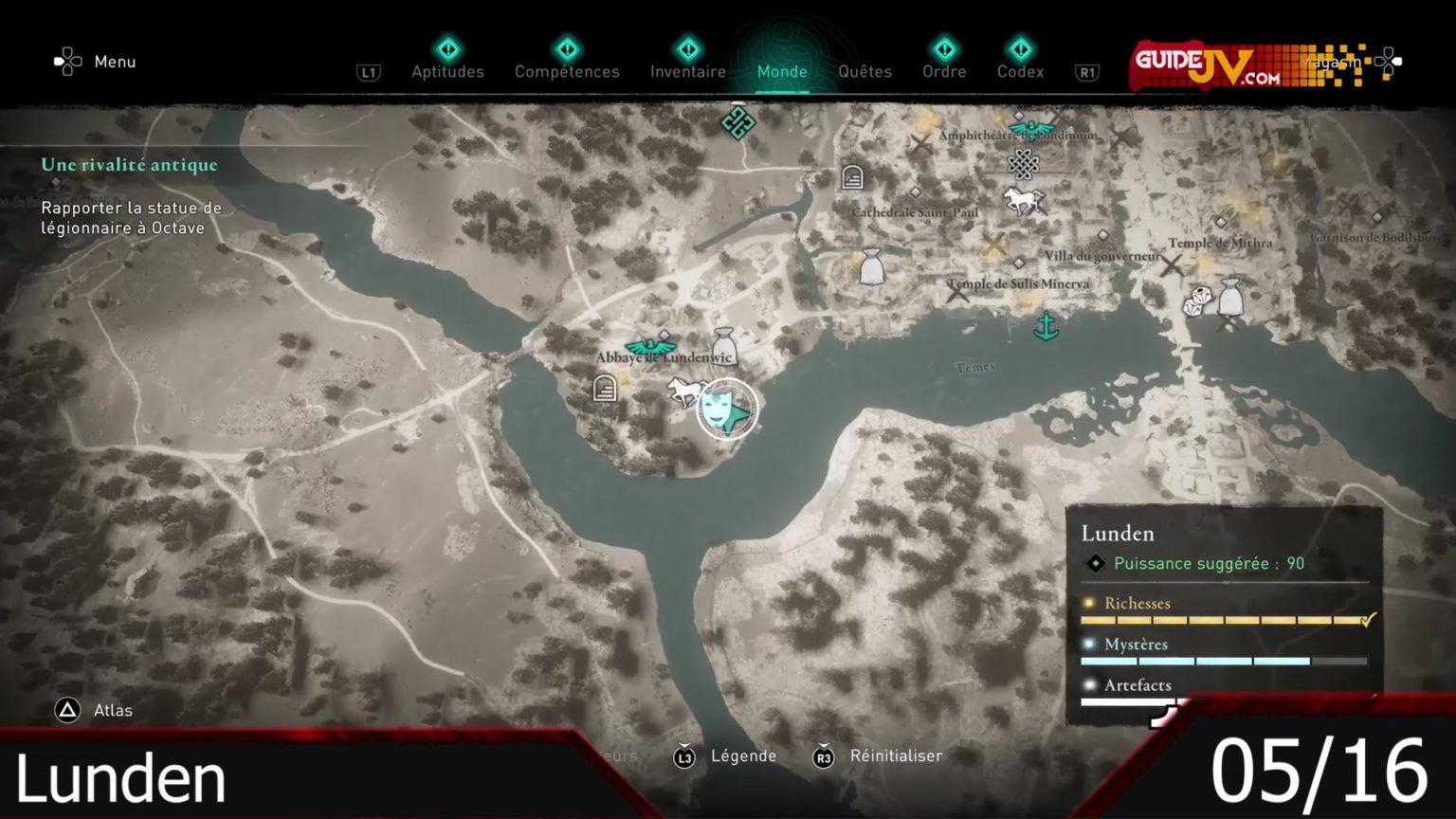Choose Réinitialiser to reset the map

pos(879,756)
